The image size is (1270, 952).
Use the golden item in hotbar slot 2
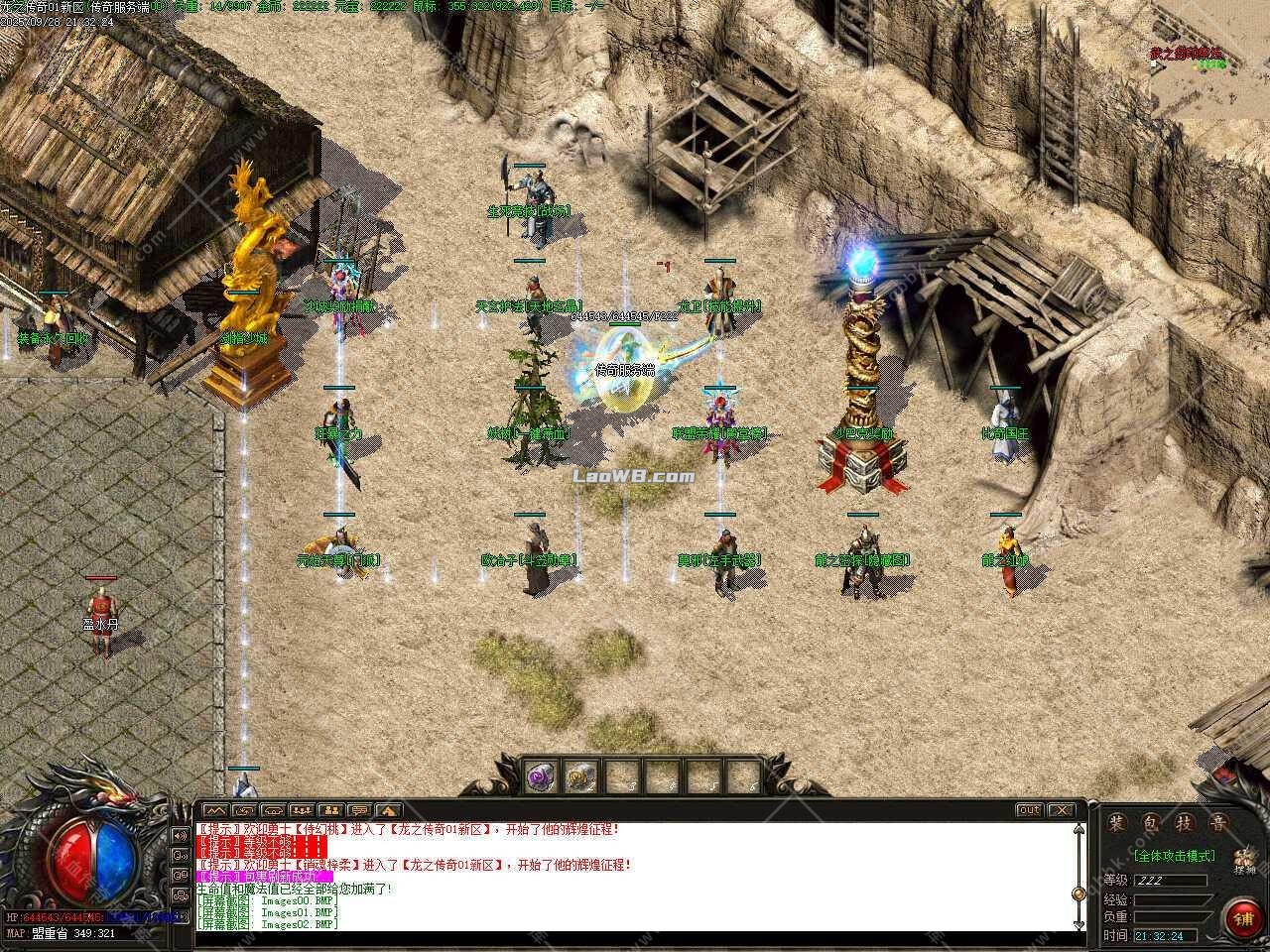(x=579, y=776)
